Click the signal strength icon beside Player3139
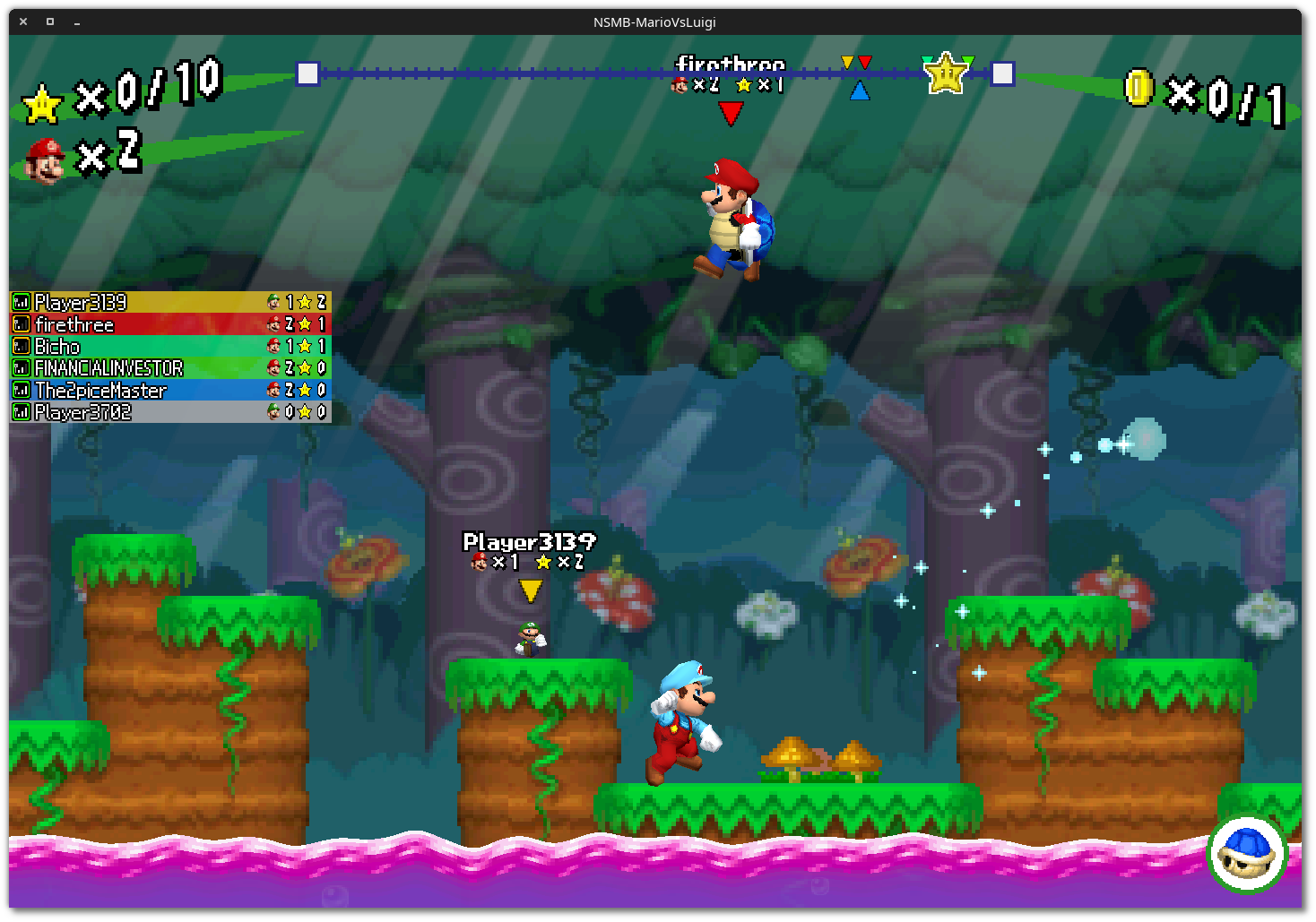This screenshot has width=1316, height=922. tap(20, 303)
